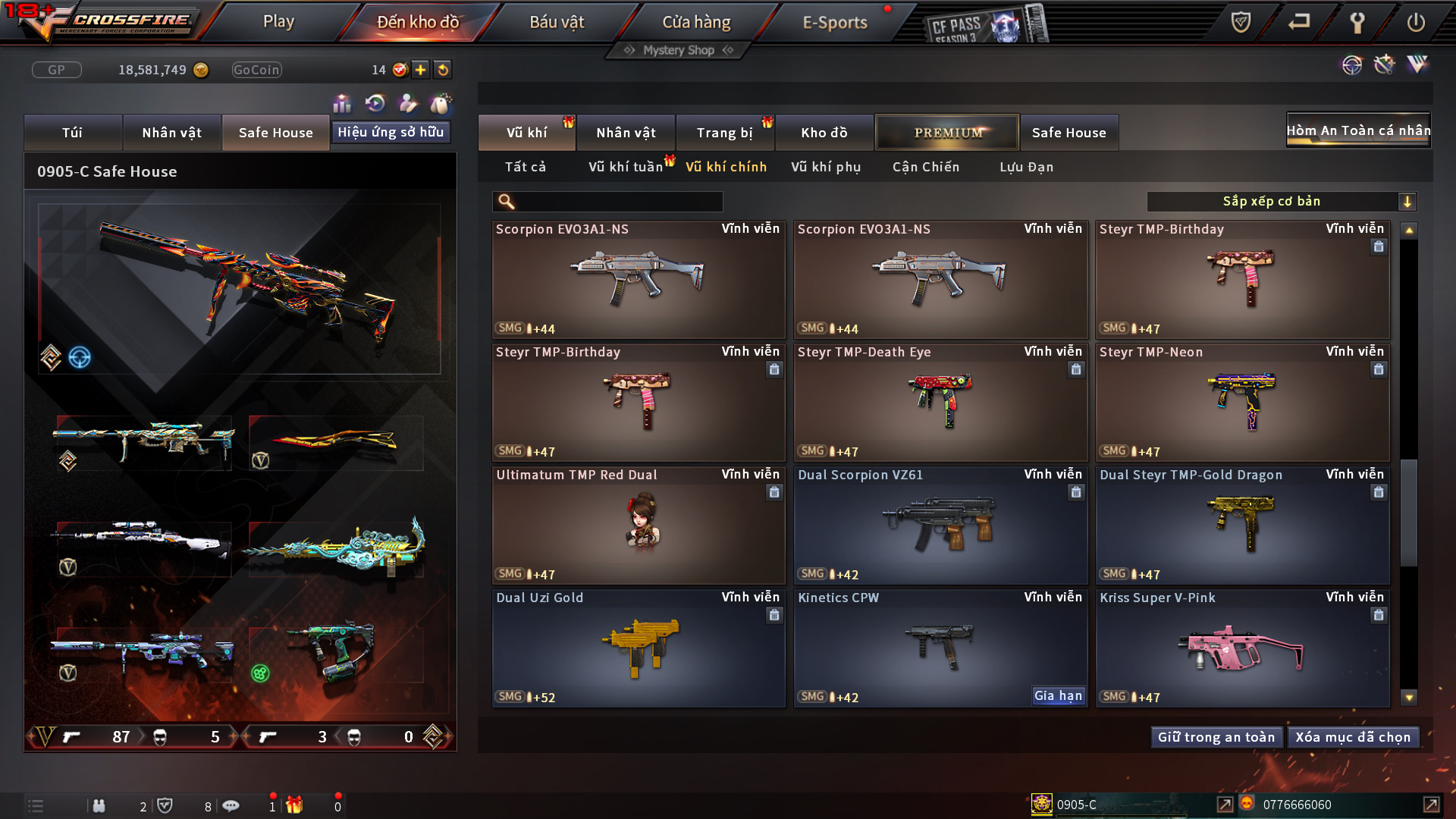
Task: Click the weapon search field
Action: (618, 201)
